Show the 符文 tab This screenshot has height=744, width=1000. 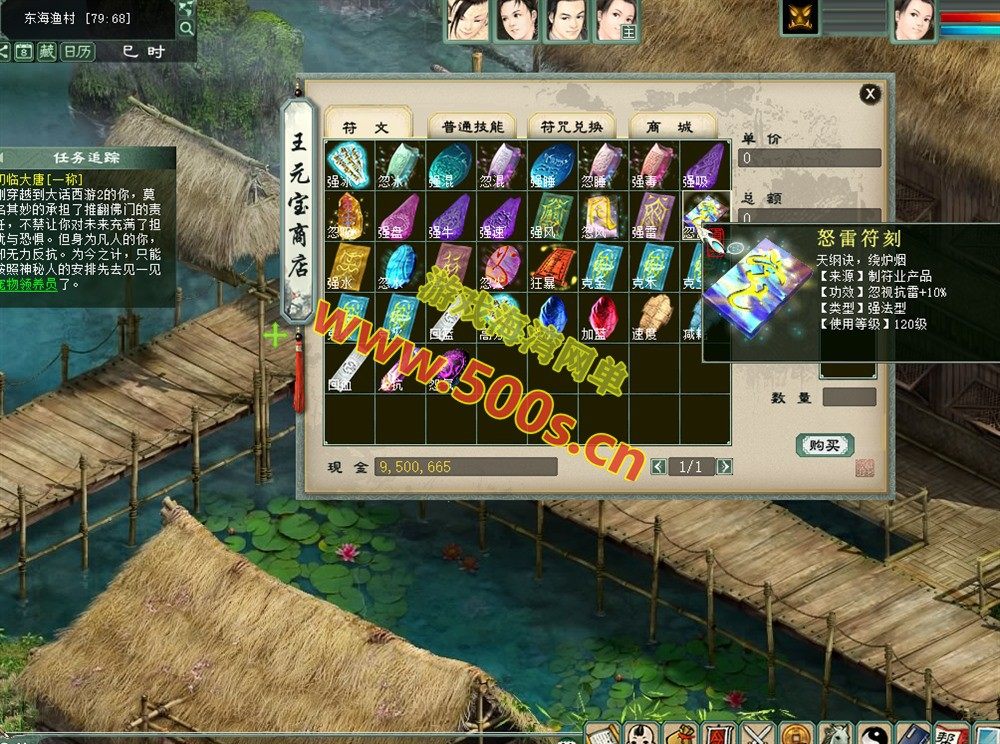tap(367, 126)
